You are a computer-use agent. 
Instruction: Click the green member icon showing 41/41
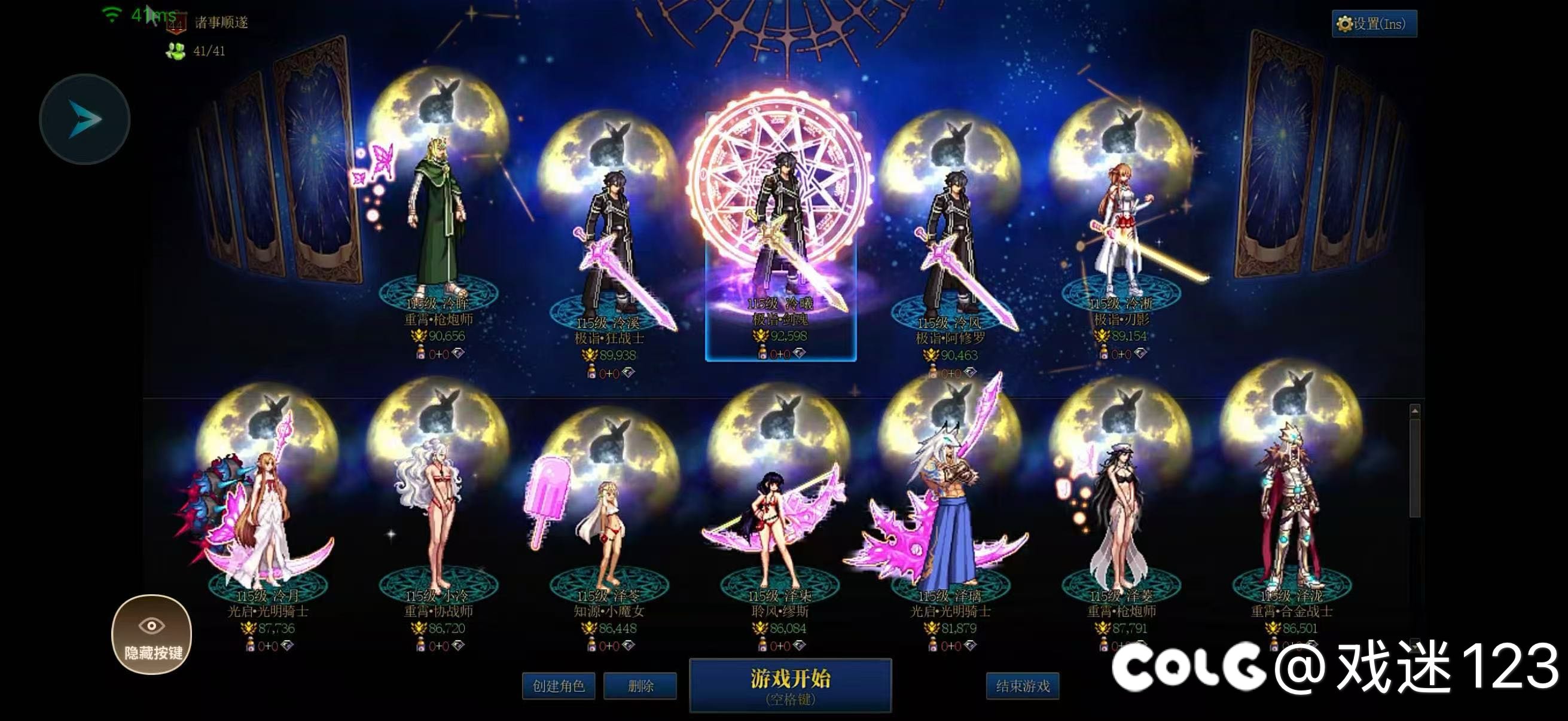point(175,52)
